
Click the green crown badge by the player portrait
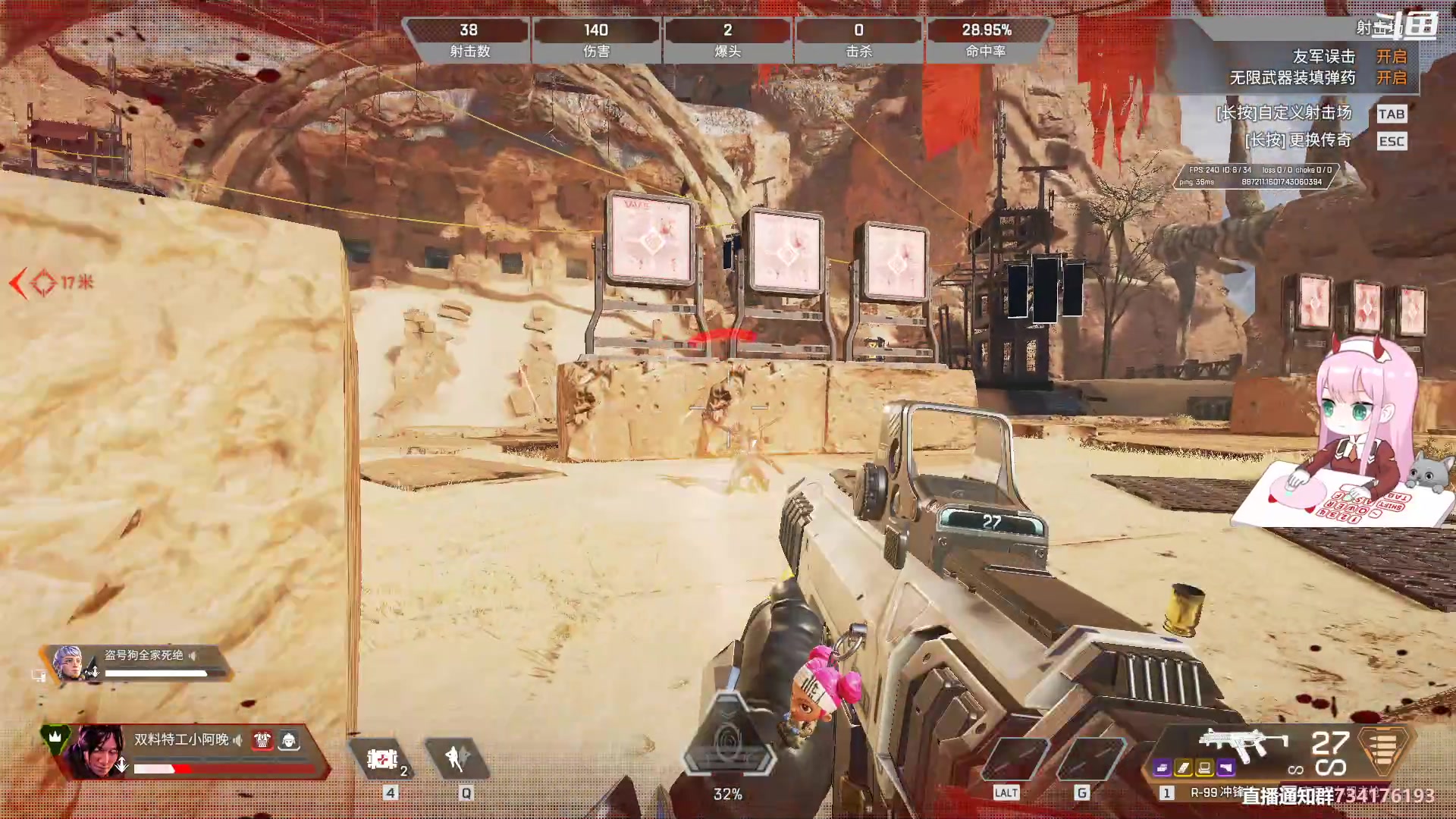click(55, 737)
